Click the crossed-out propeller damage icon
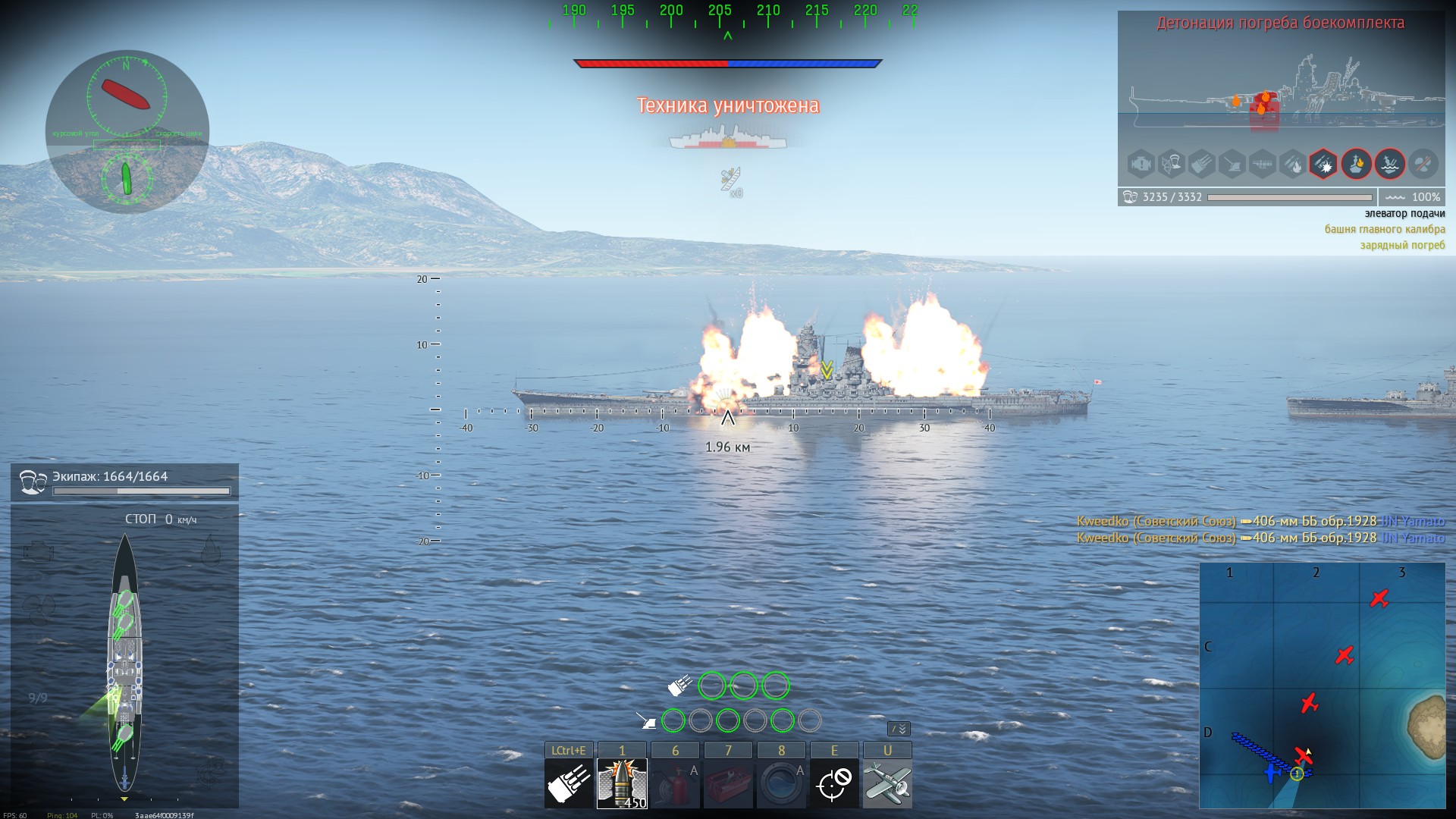The height and width of the screenshot is (819, 1456). click(1423, 164)
